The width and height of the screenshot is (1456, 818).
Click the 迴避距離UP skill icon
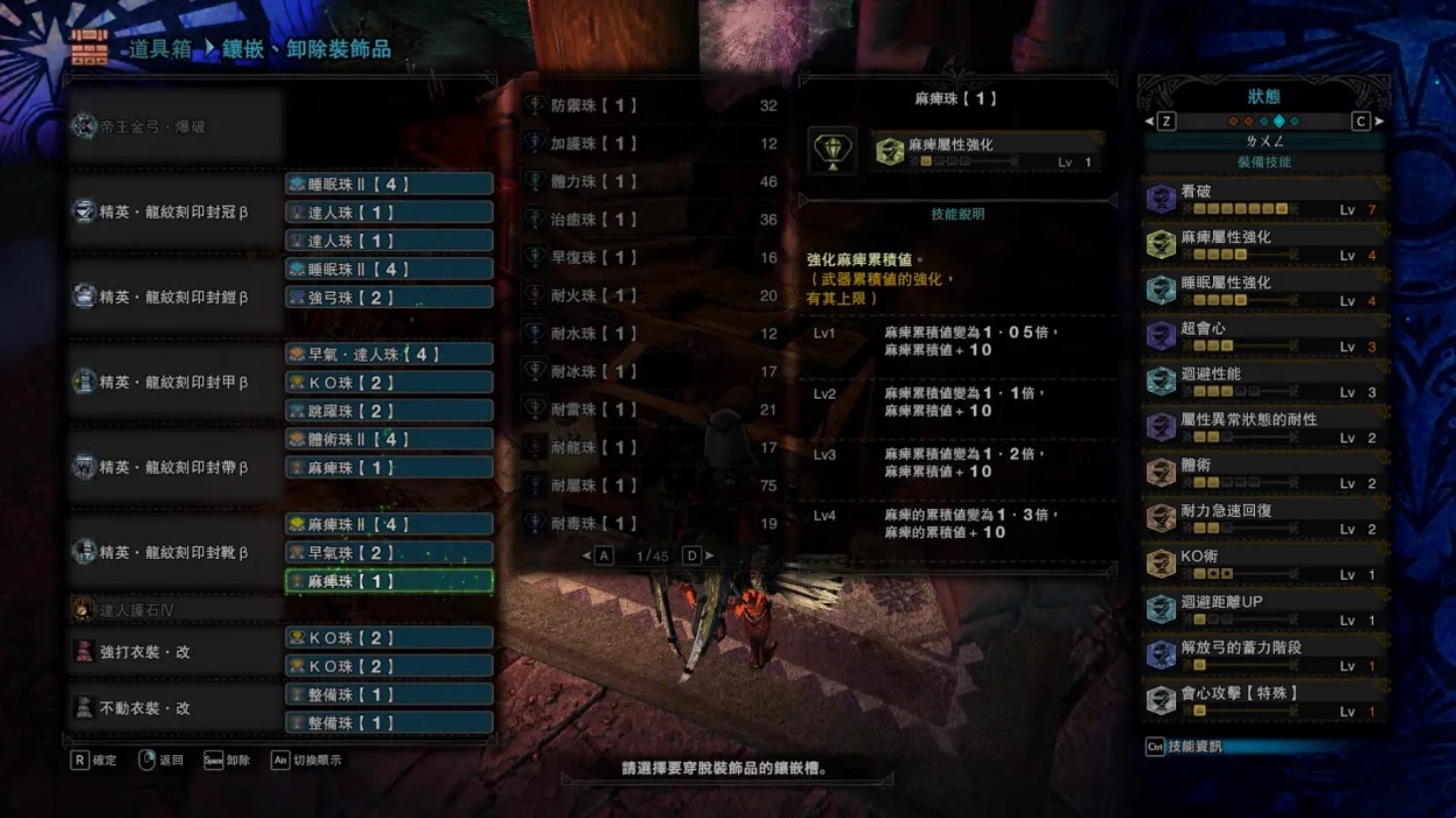click(x=1160, y=607)
